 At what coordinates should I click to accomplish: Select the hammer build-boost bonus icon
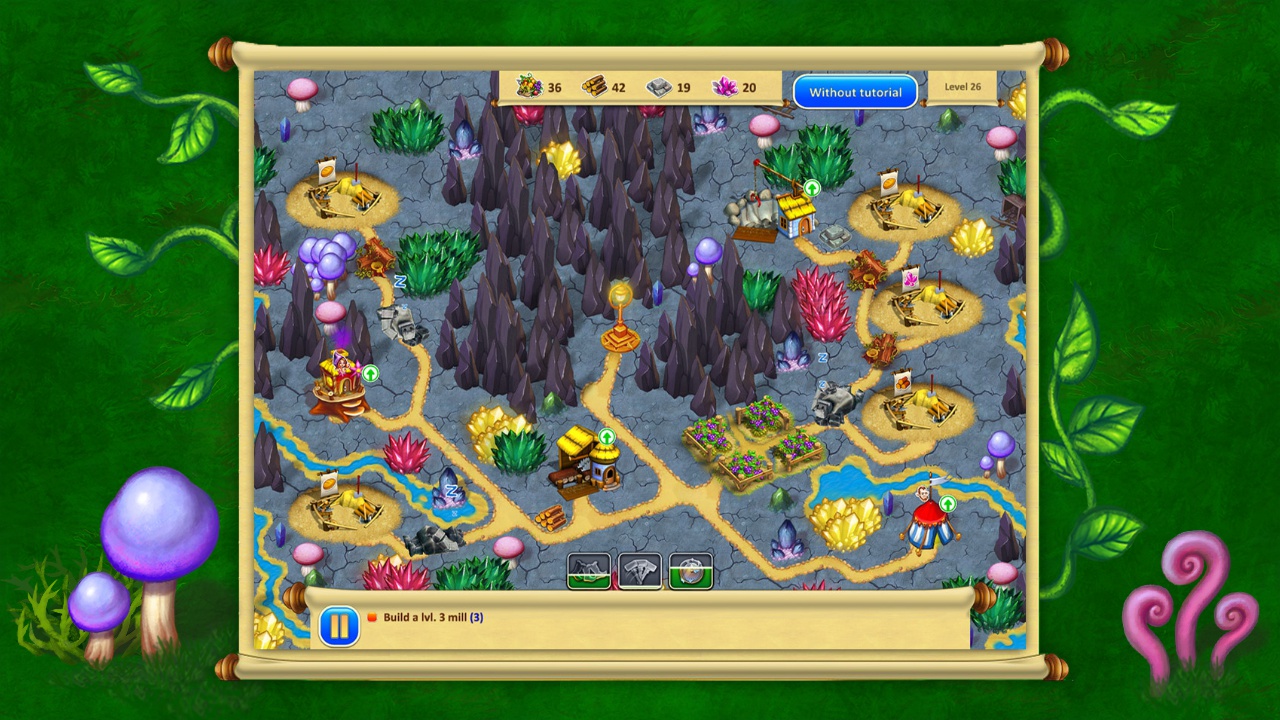(x=639, y=571)
